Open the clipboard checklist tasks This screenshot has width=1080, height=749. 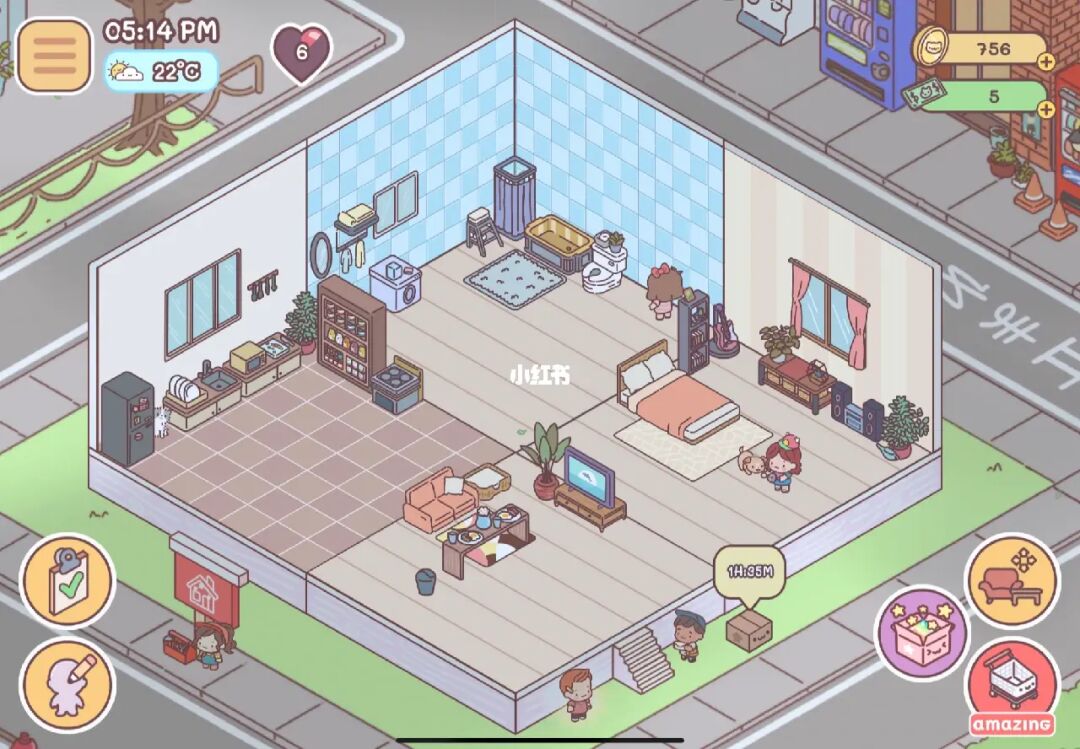68,581
